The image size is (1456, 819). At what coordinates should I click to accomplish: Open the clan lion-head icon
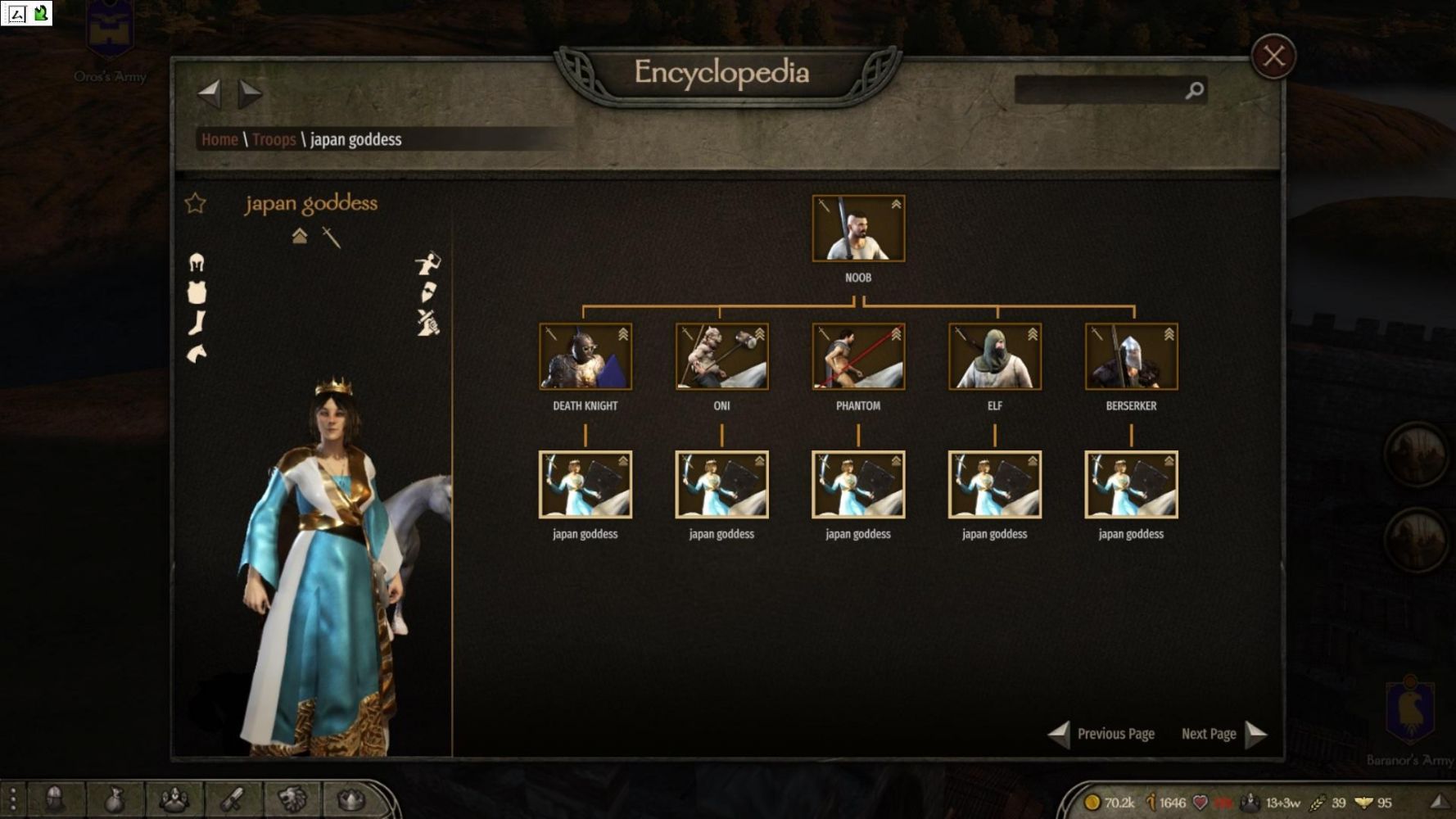(292, 799)
